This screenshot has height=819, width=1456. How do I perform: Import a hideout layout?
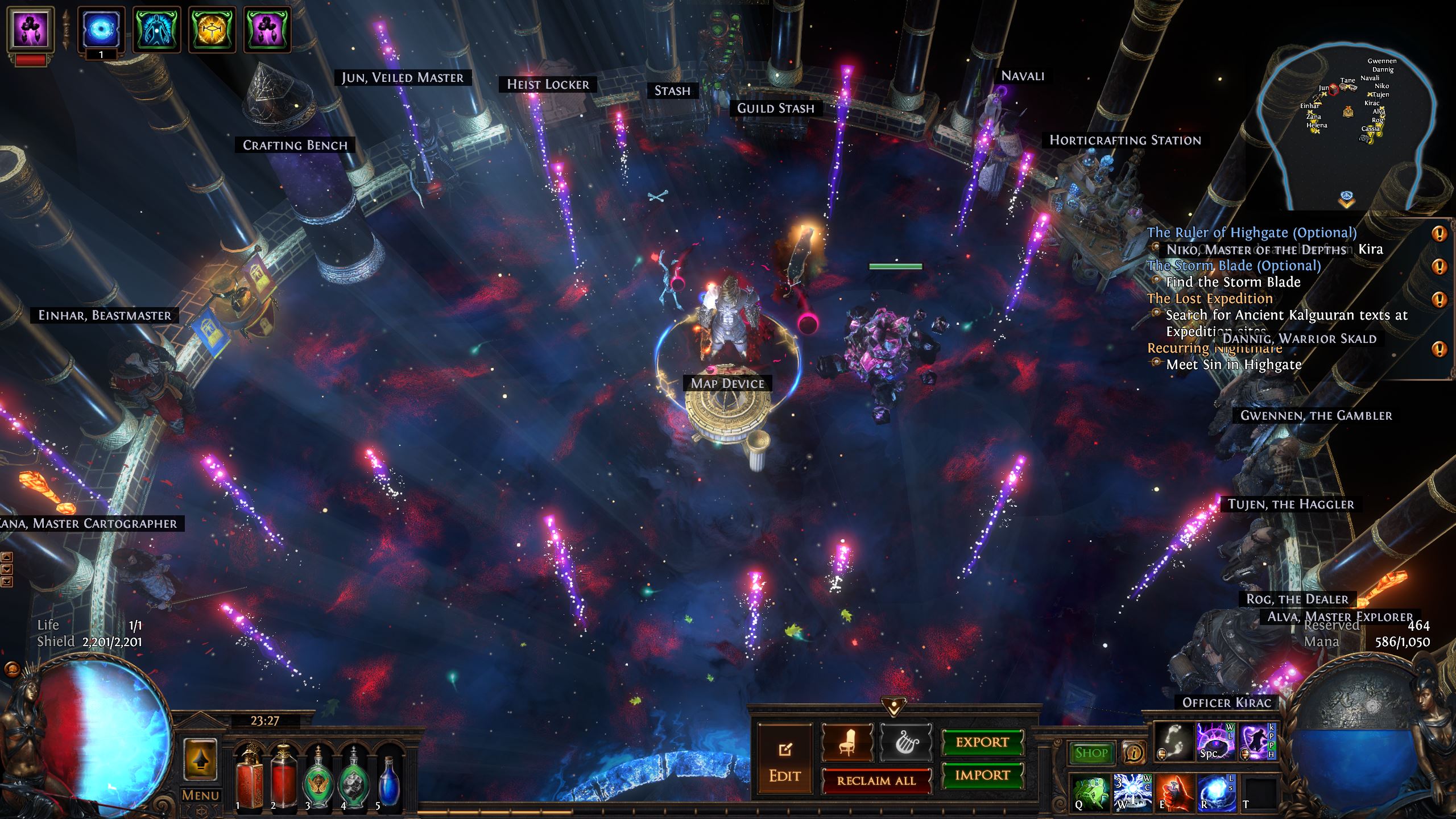982,775
